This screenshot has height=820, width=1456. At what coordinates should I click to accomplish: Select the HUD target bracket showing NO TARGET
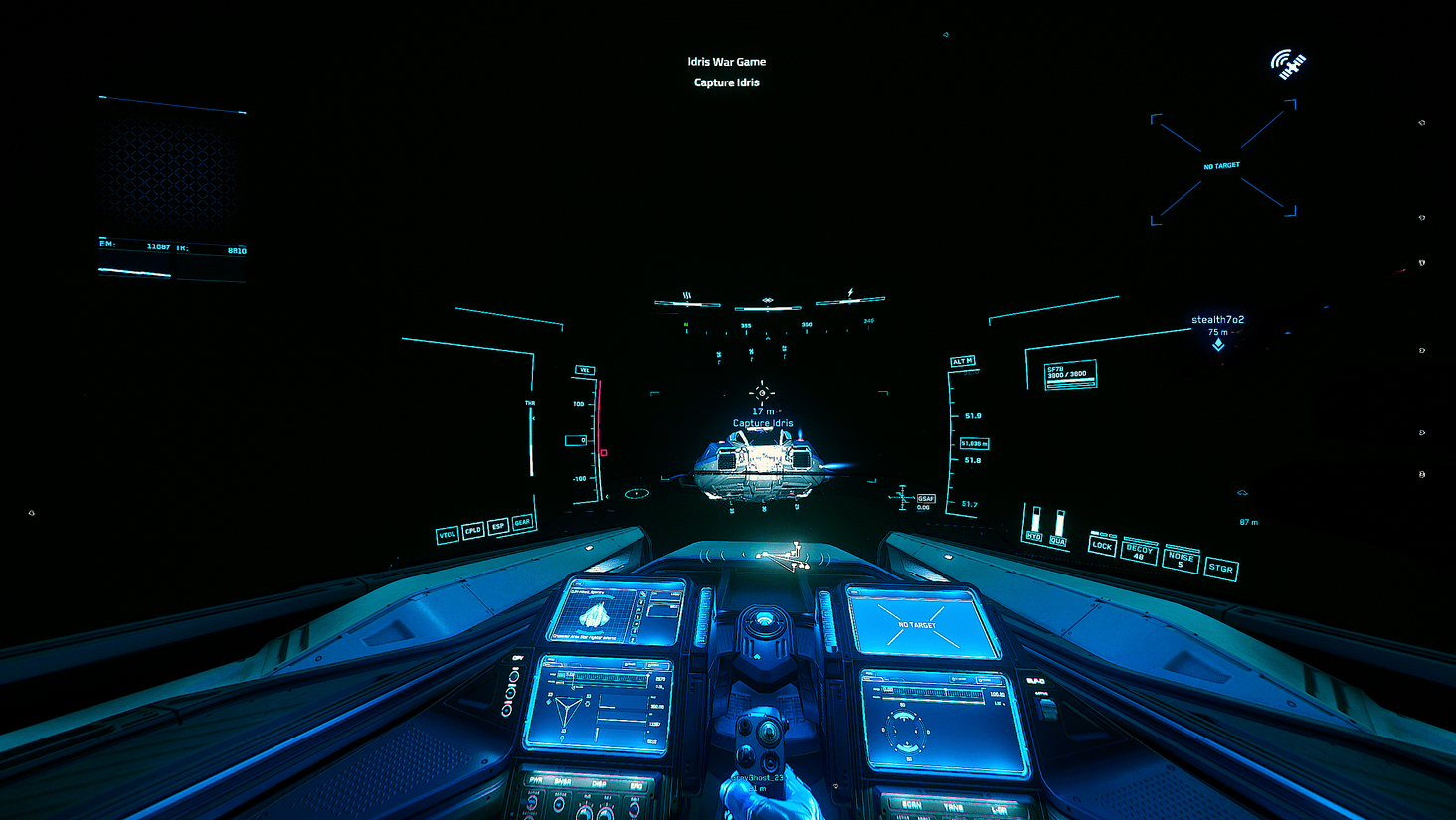(x=1222, y=165)
